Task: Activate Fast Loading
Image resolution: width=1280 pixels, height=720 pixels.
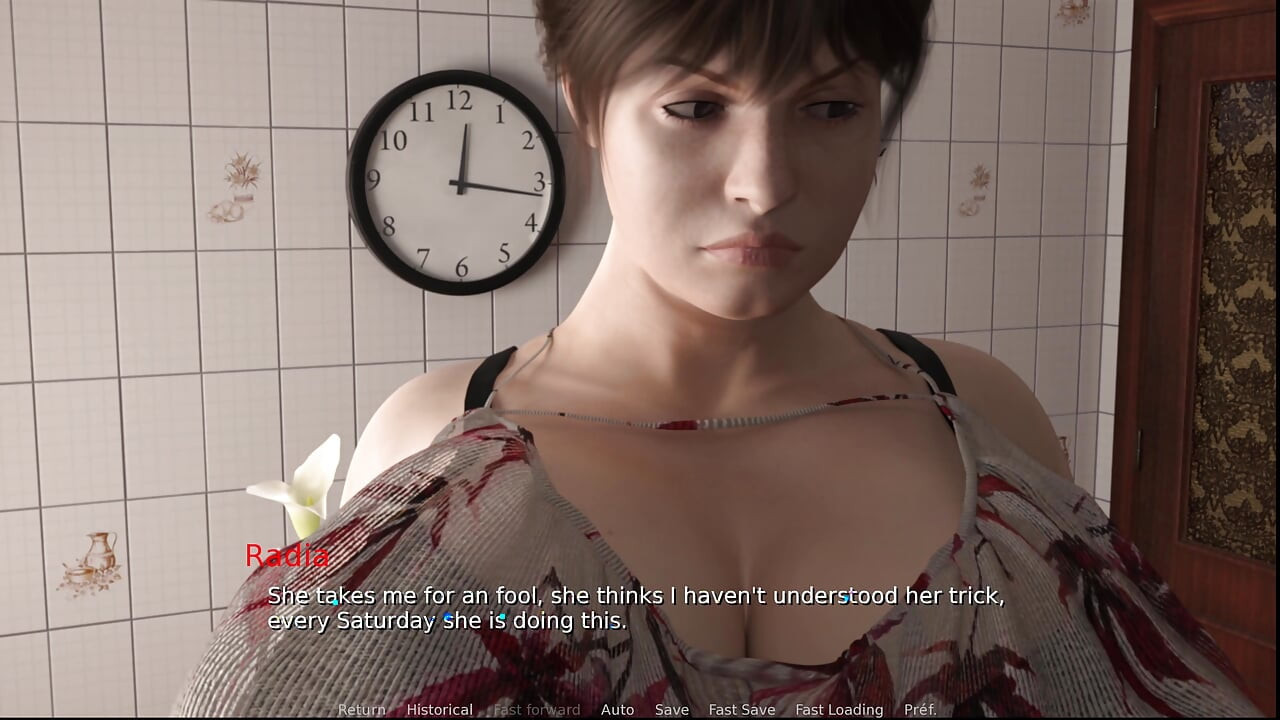Action: click(839, 709)
